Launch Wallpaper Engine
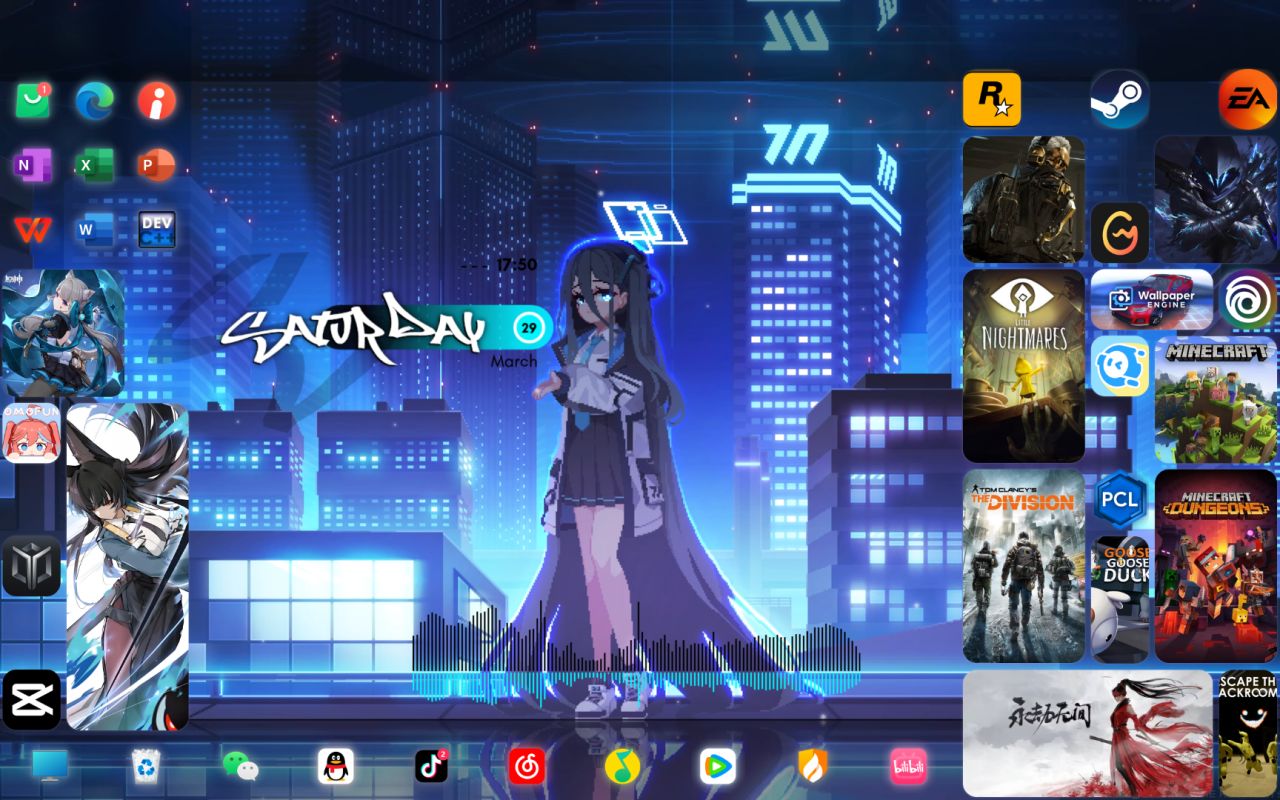This screenshot has width=1280, height=800. tap(1152, 299)
